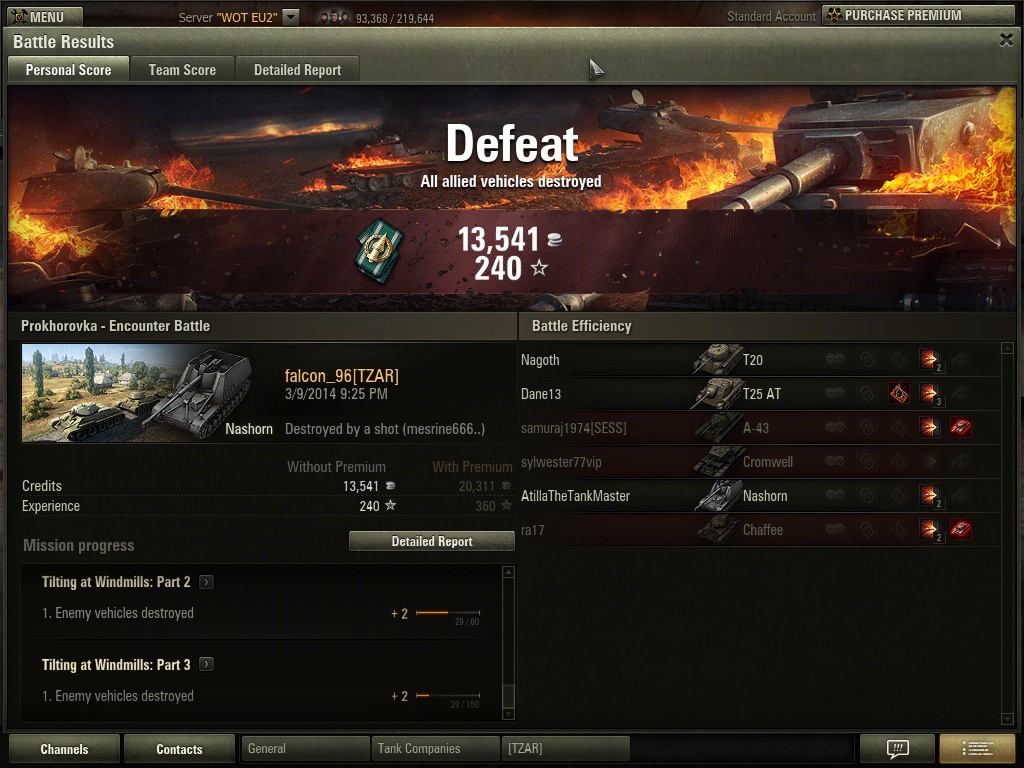The height and width of the screenshot is (768, 1024).
Task: Open the Channels button
Action: (64, 749)
